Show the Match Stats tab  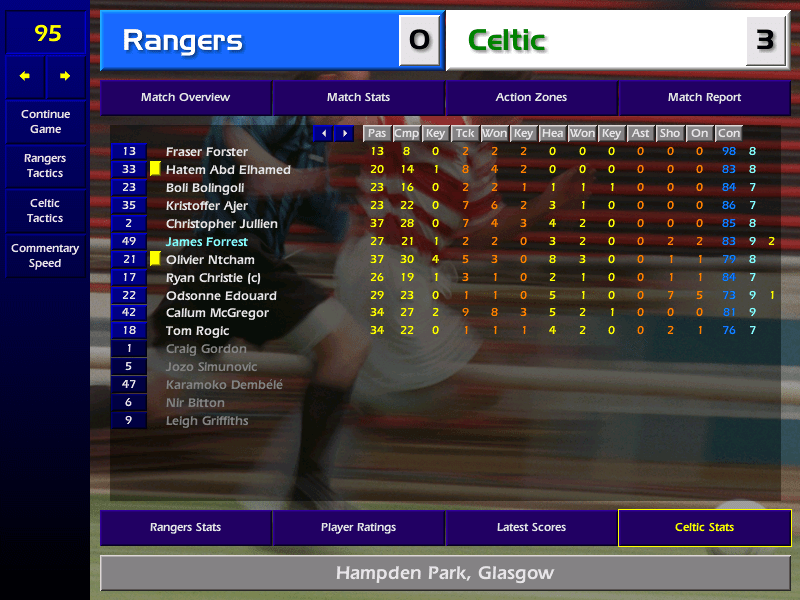click(x=358, y=98)
